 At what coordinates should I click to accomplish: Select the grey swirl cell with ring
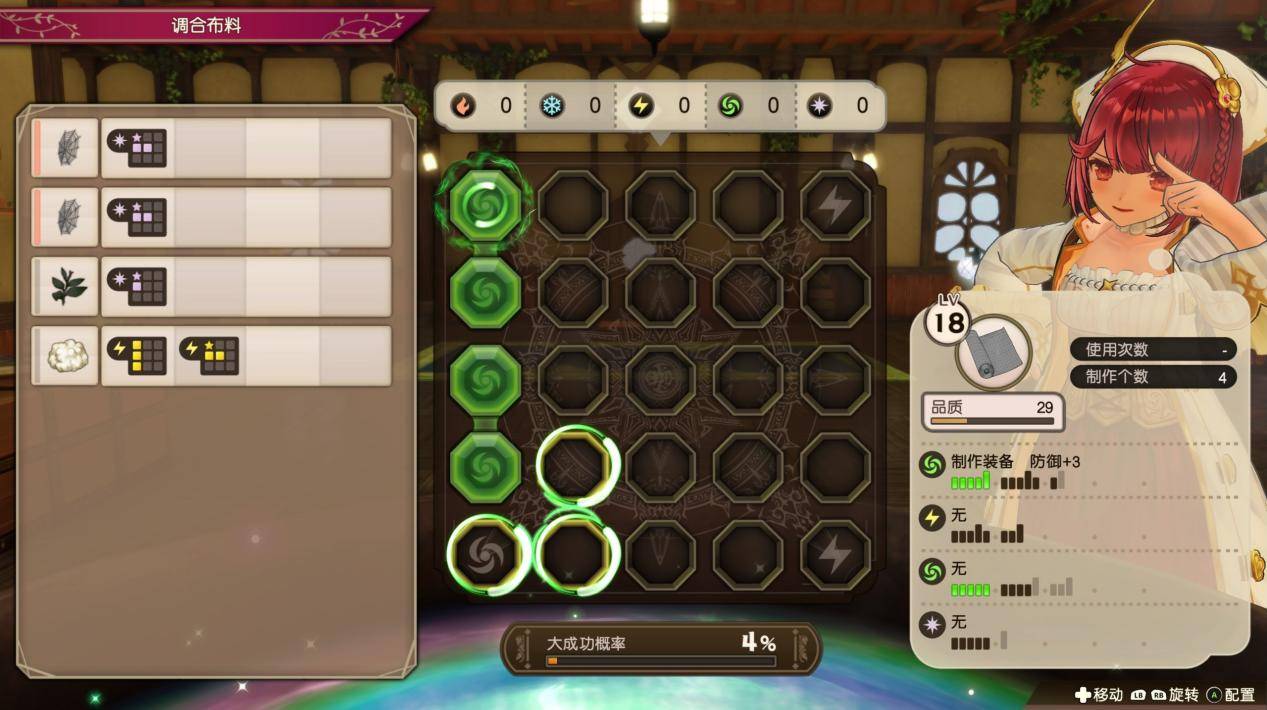coord(486,555)
